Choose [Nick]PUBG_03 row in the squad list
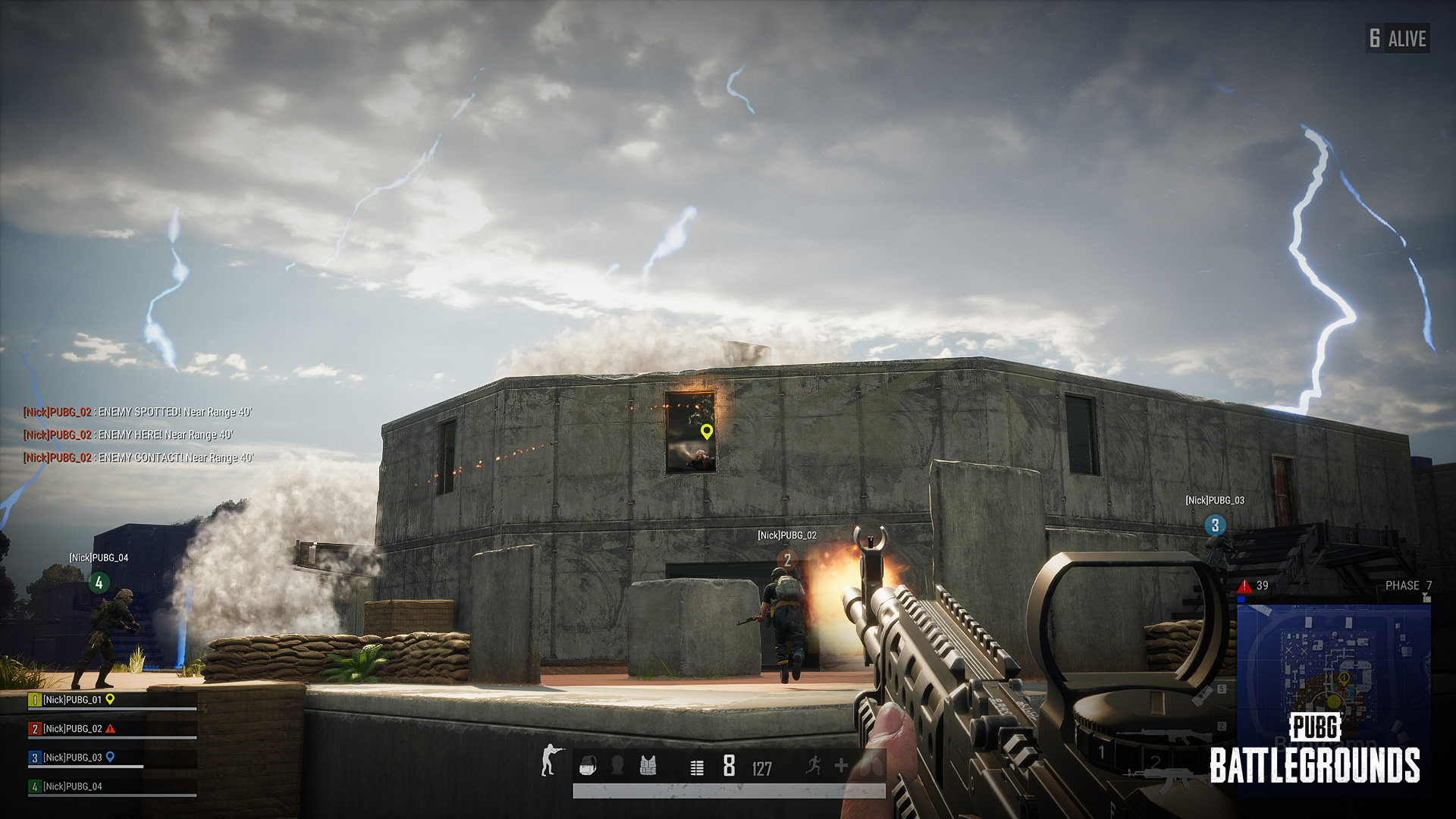This screenshot has height=819, width=1456. click(x=72, y=758)
